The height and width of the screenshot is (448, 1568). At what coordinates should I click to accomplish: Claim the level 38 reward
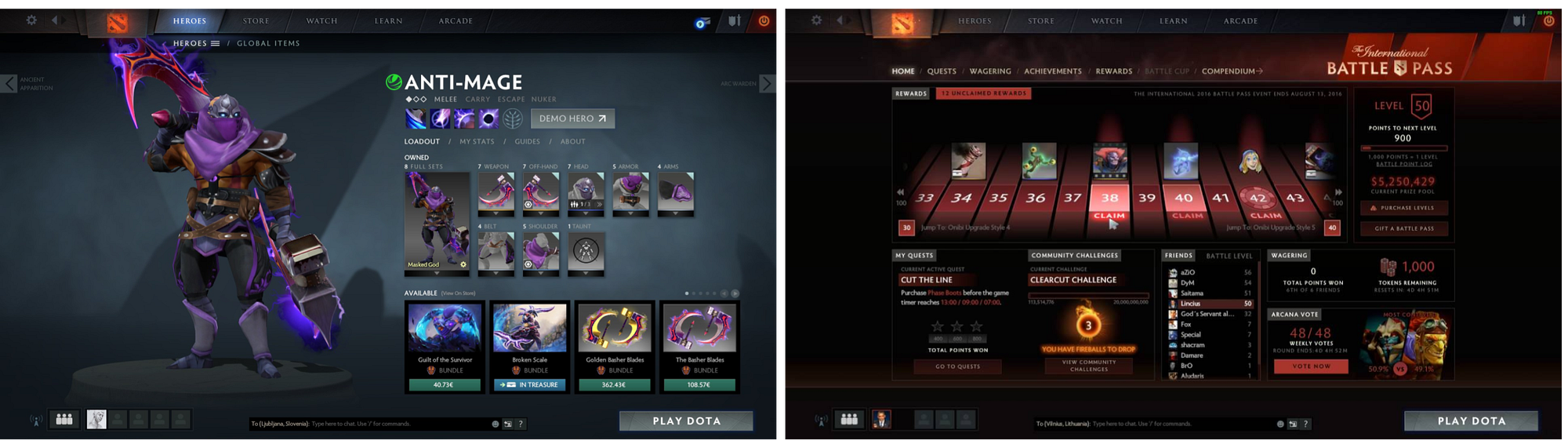[x=1109, y=216]
